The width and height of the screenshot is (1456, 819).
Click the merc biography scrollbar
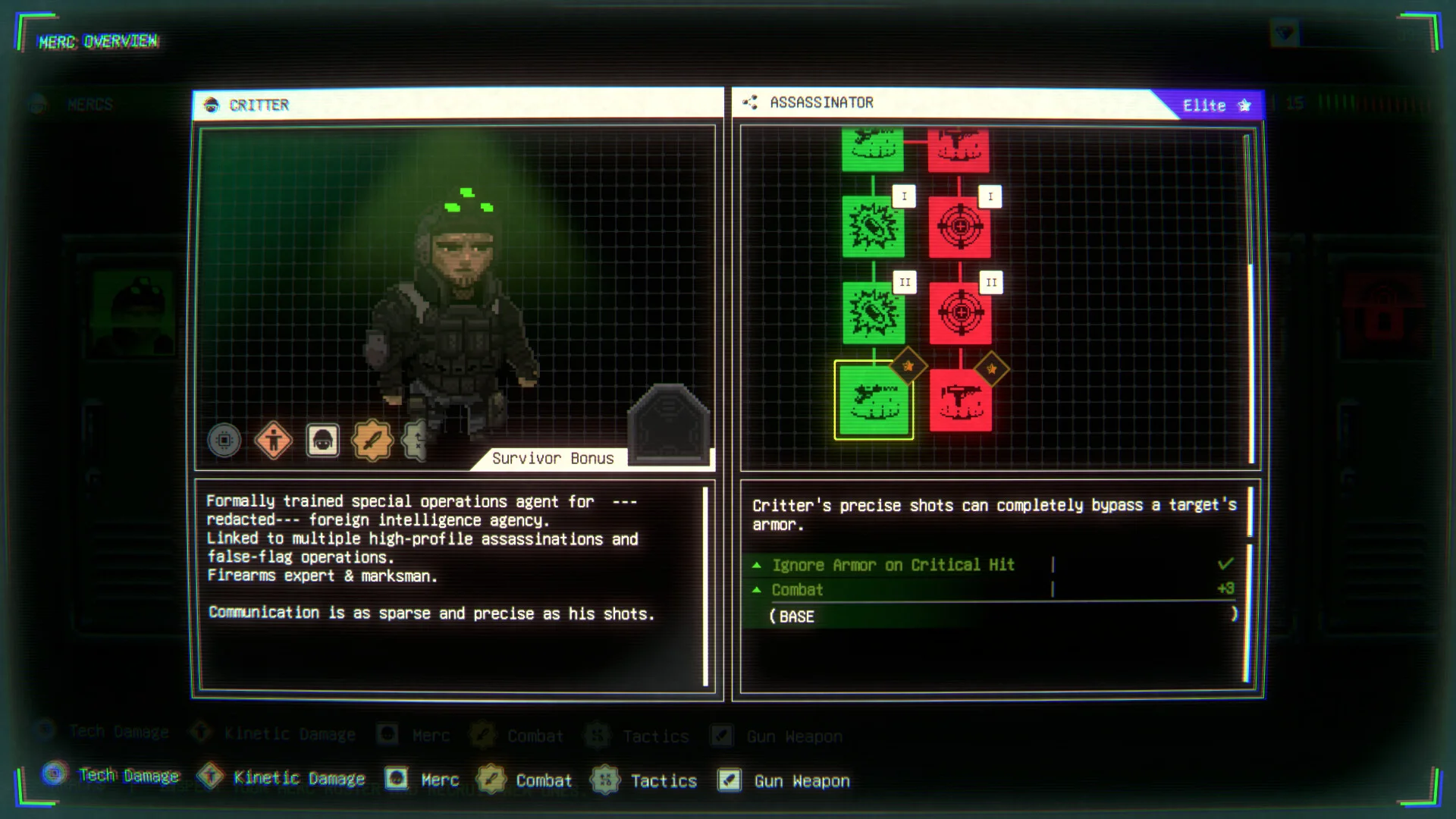706,584
